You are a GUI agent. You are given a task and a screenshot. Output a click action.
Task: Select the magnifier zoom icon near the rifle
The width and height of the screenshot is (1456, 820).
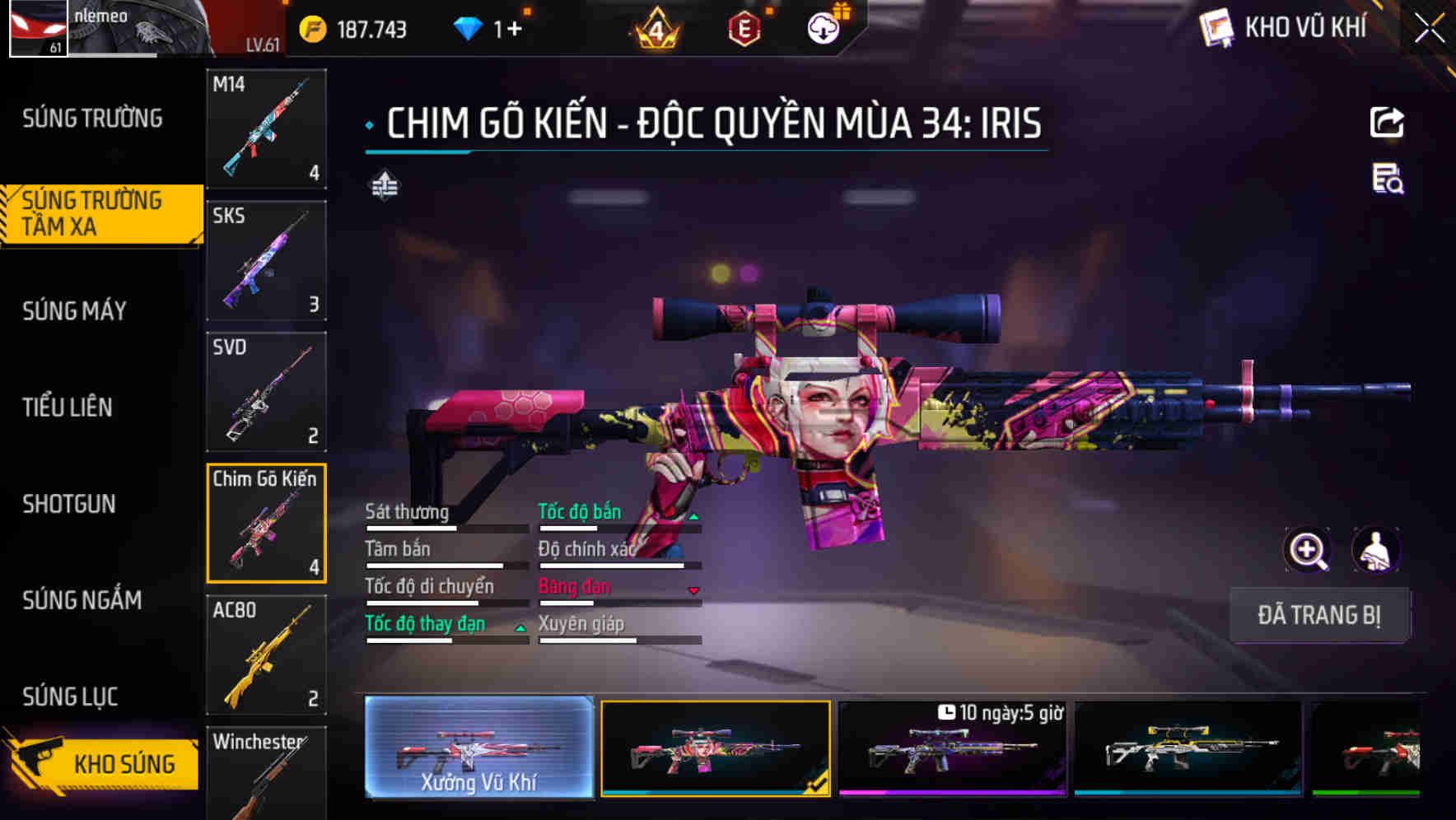click(1308, 550)
